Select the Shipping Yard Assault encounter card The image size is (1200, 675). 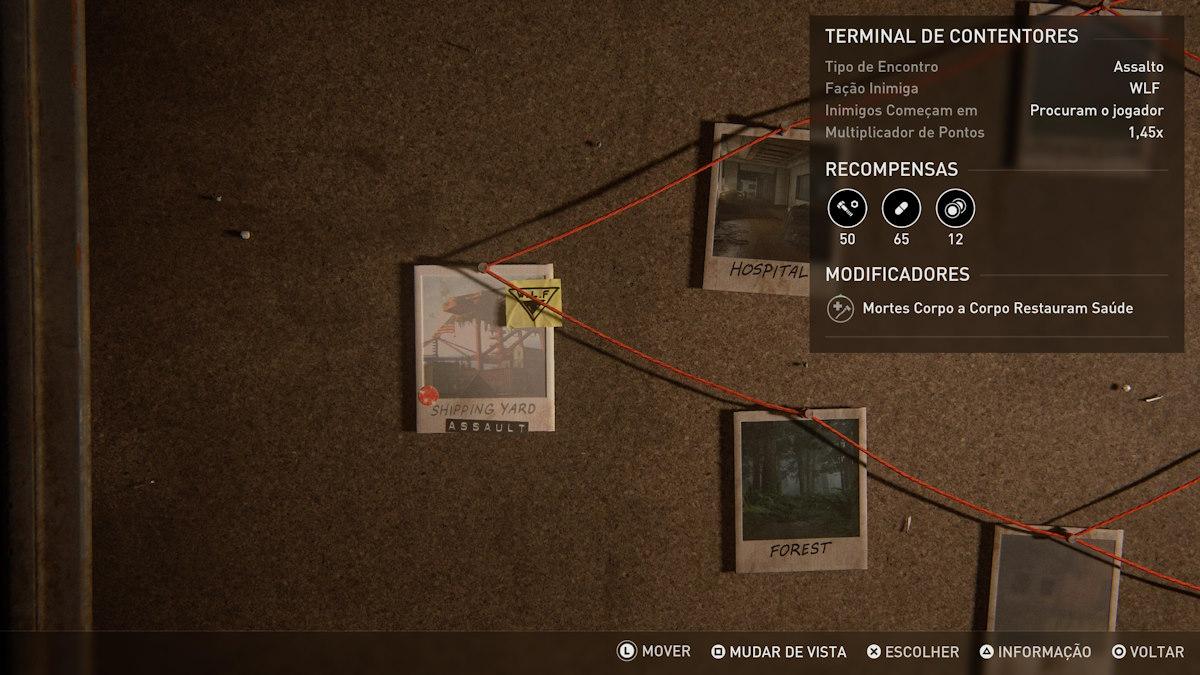[x=484, y=348]
